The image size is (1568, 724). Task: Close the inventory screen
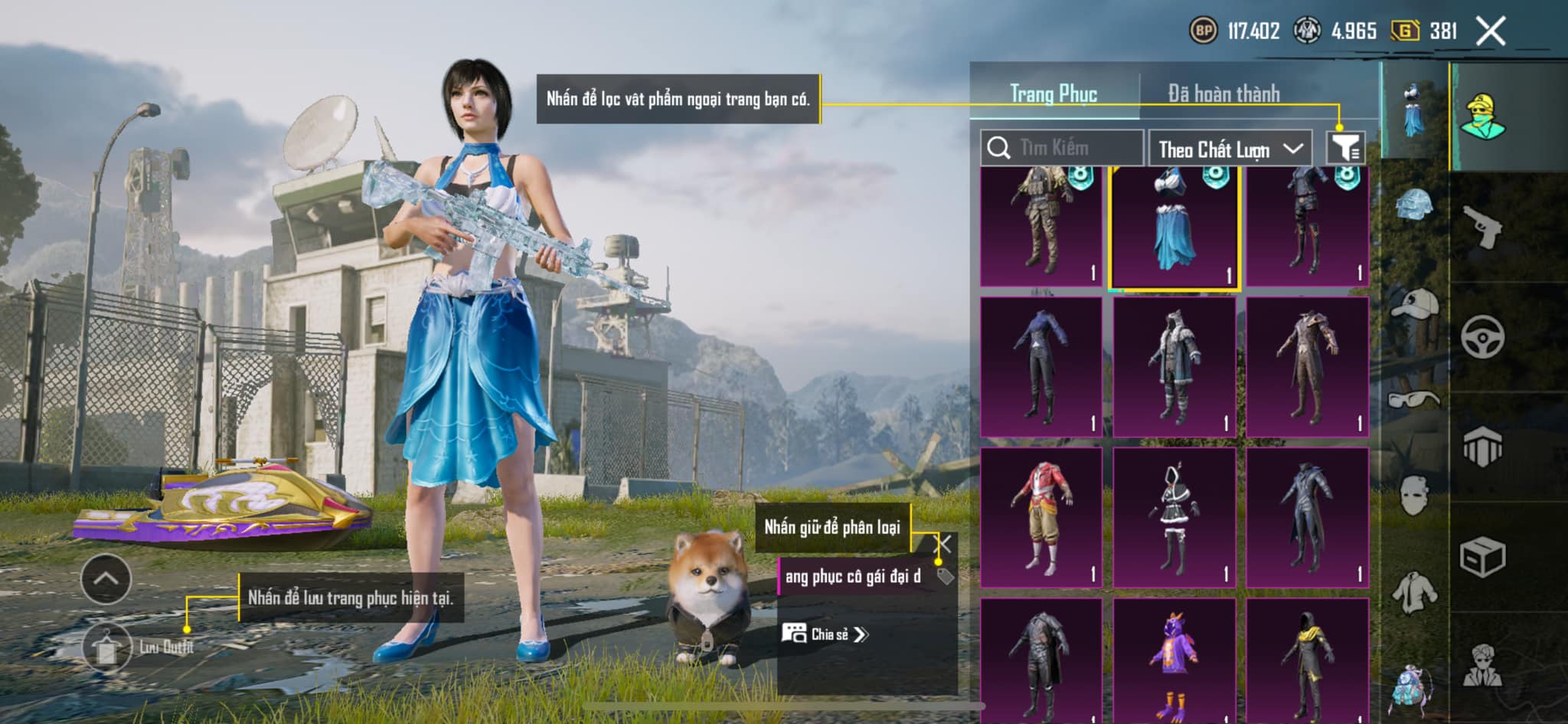[1490, 31]
